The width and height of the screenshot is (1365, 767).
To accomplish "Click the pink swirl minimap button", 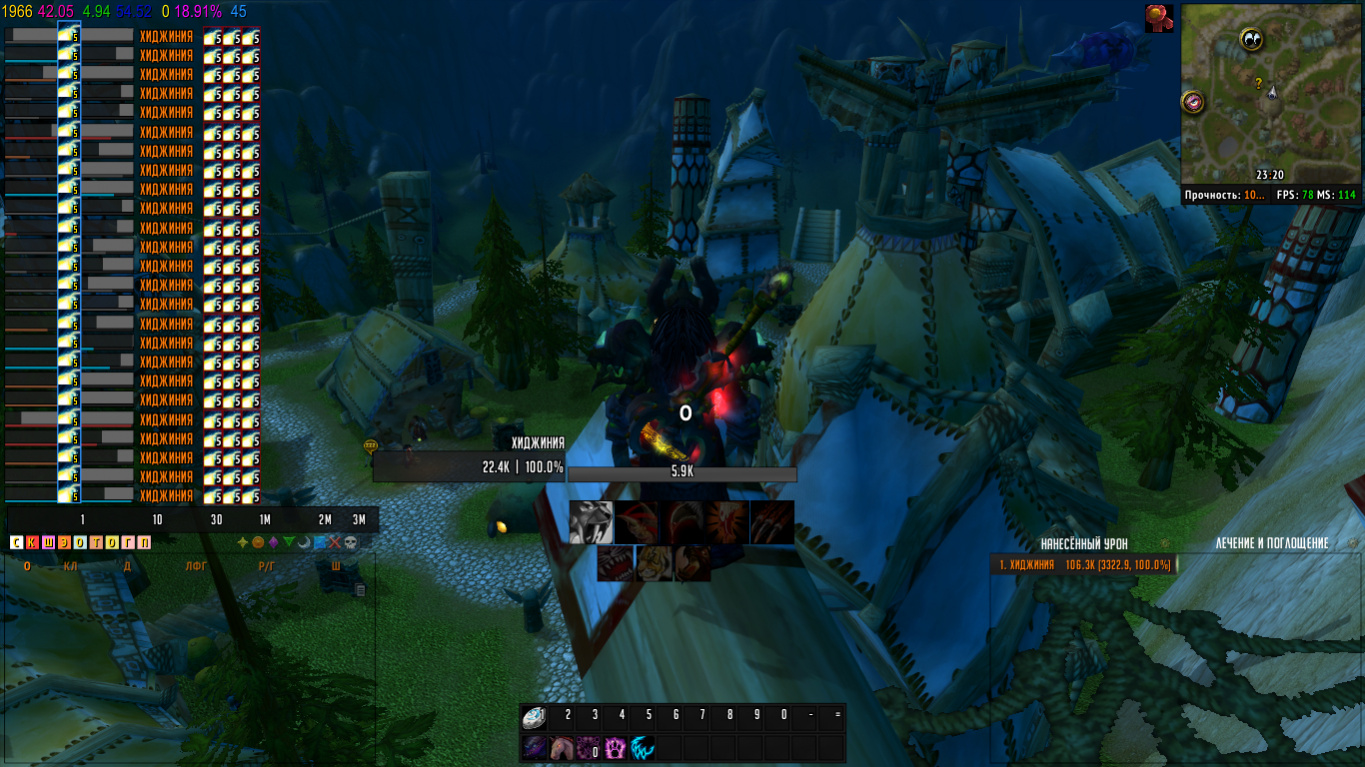I will coord(1192,101).
